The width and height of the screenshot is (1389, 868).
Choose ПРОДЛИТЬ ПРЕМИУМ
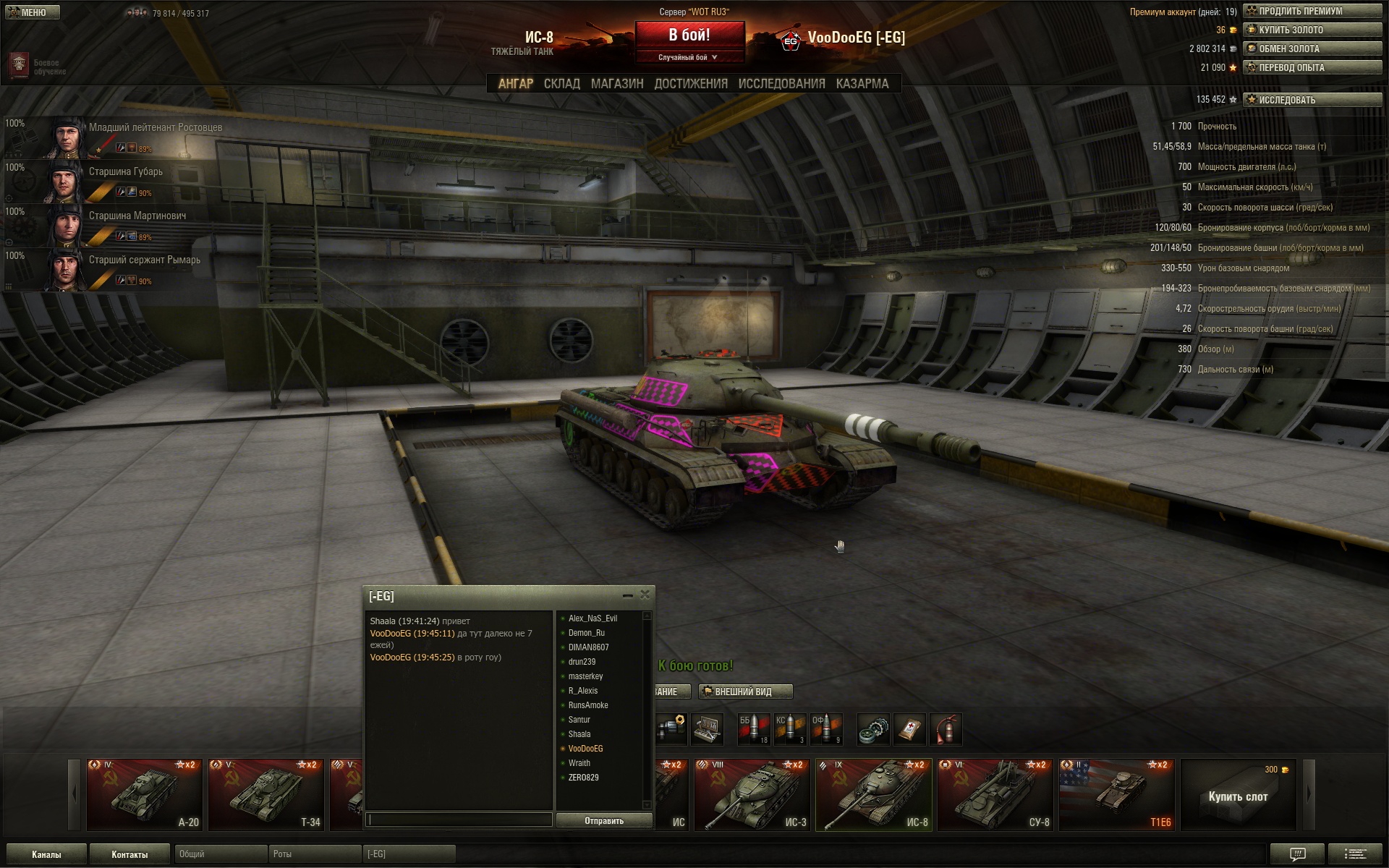tap(1312, 11)
